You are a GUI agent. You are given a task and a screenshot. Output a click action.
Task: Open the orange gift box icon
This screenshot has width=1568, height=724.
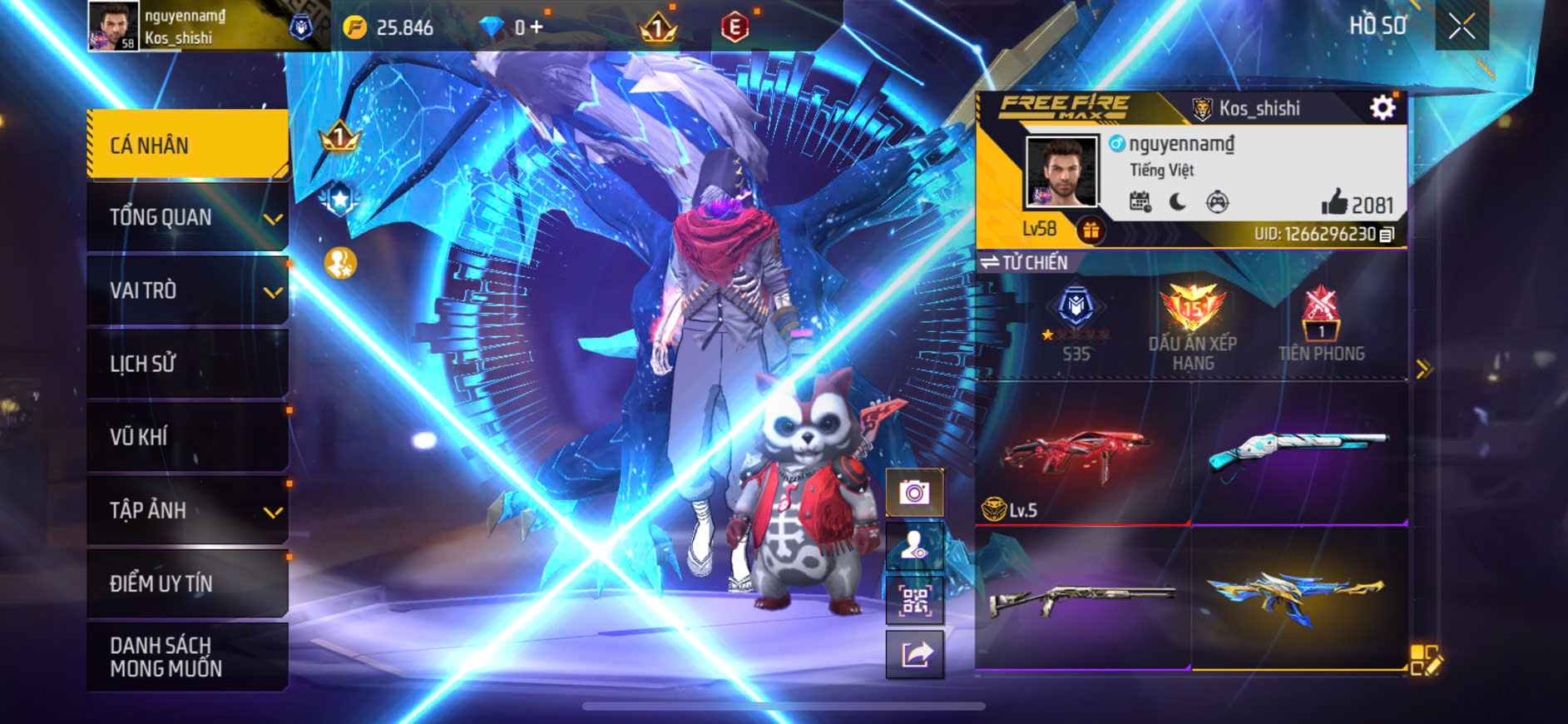pyautogui.click(x=1091, y=230)
